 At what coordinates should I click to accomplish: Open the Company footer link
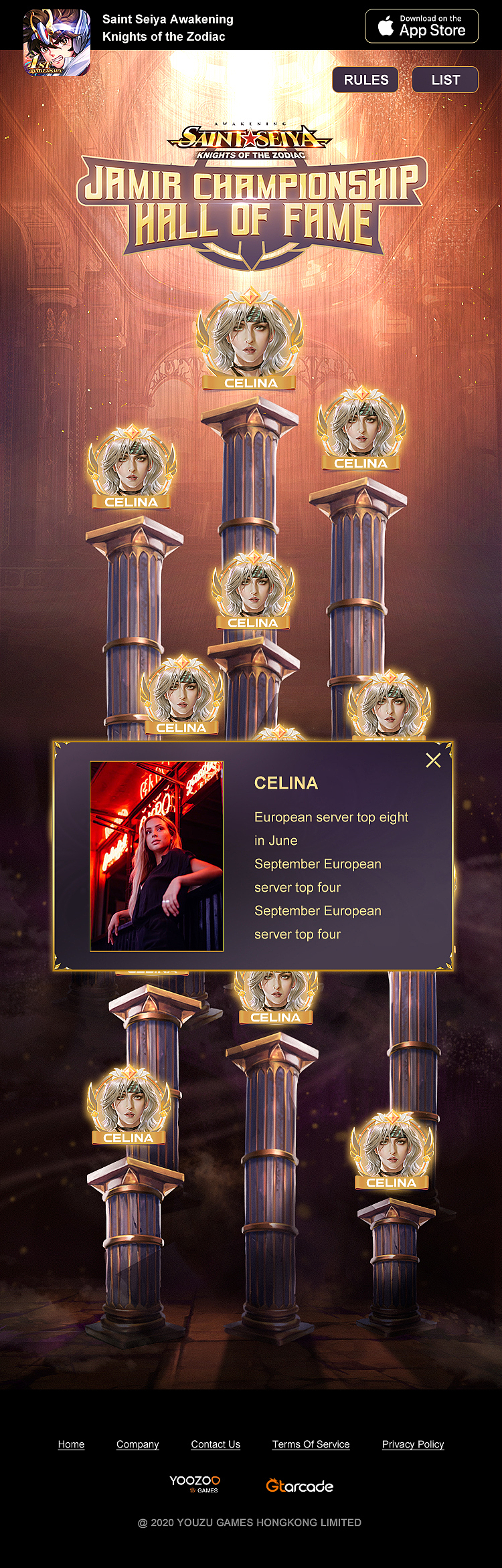[x=138, y=1444]
